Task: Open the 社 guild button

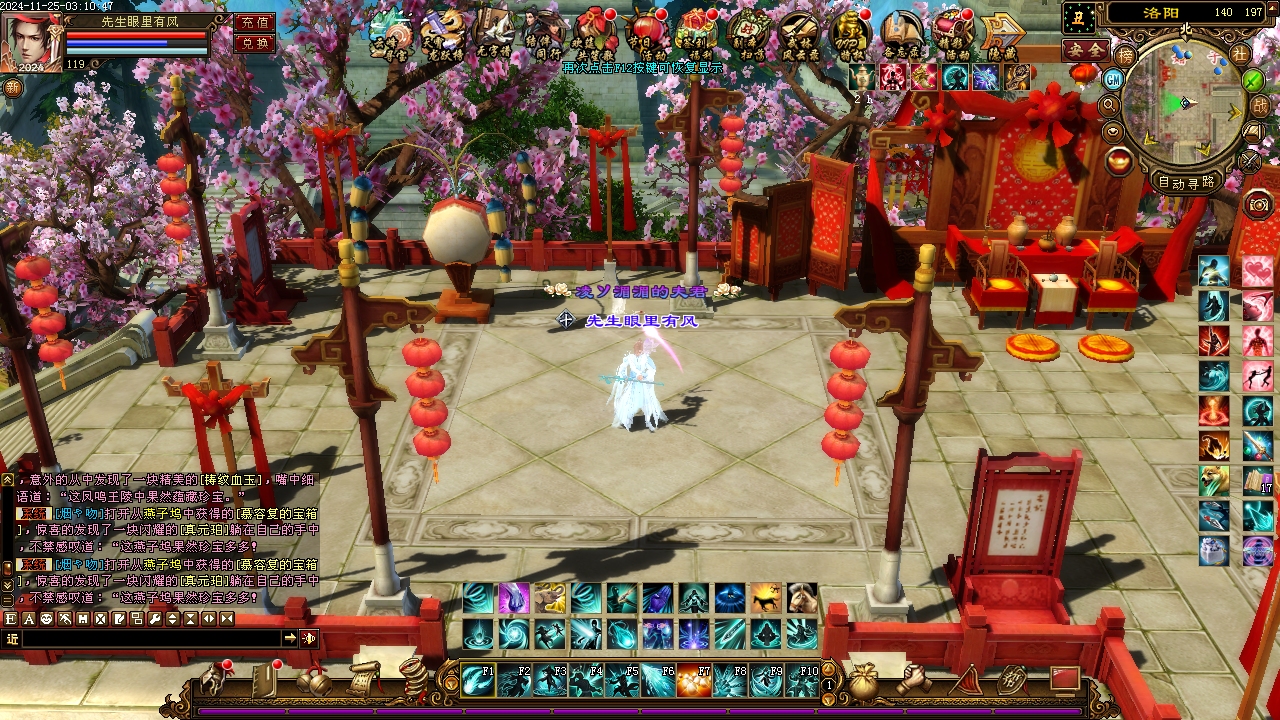Action: 1240,54
